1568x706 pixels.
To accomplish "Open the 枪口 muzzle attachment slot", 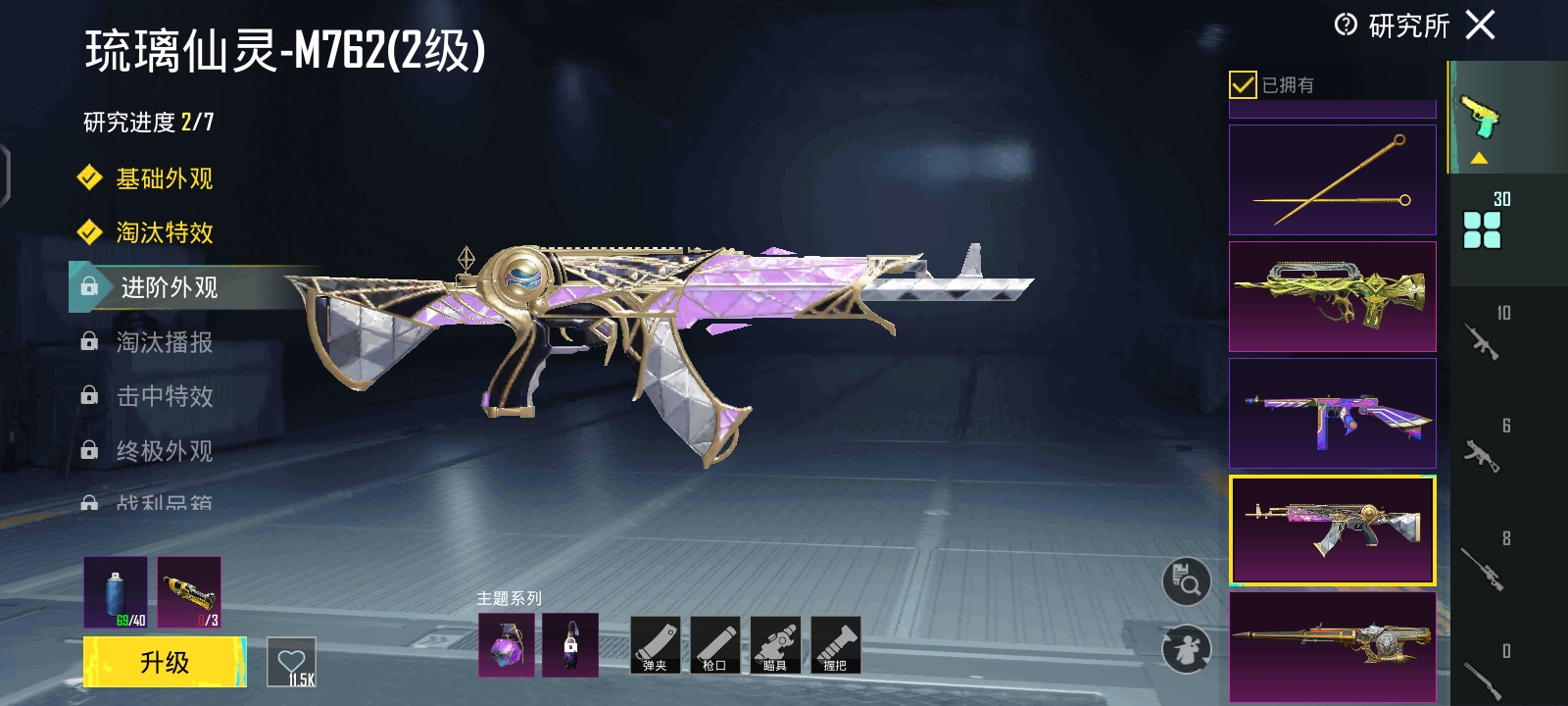I will pyautogui.click(x=715, y=644).
